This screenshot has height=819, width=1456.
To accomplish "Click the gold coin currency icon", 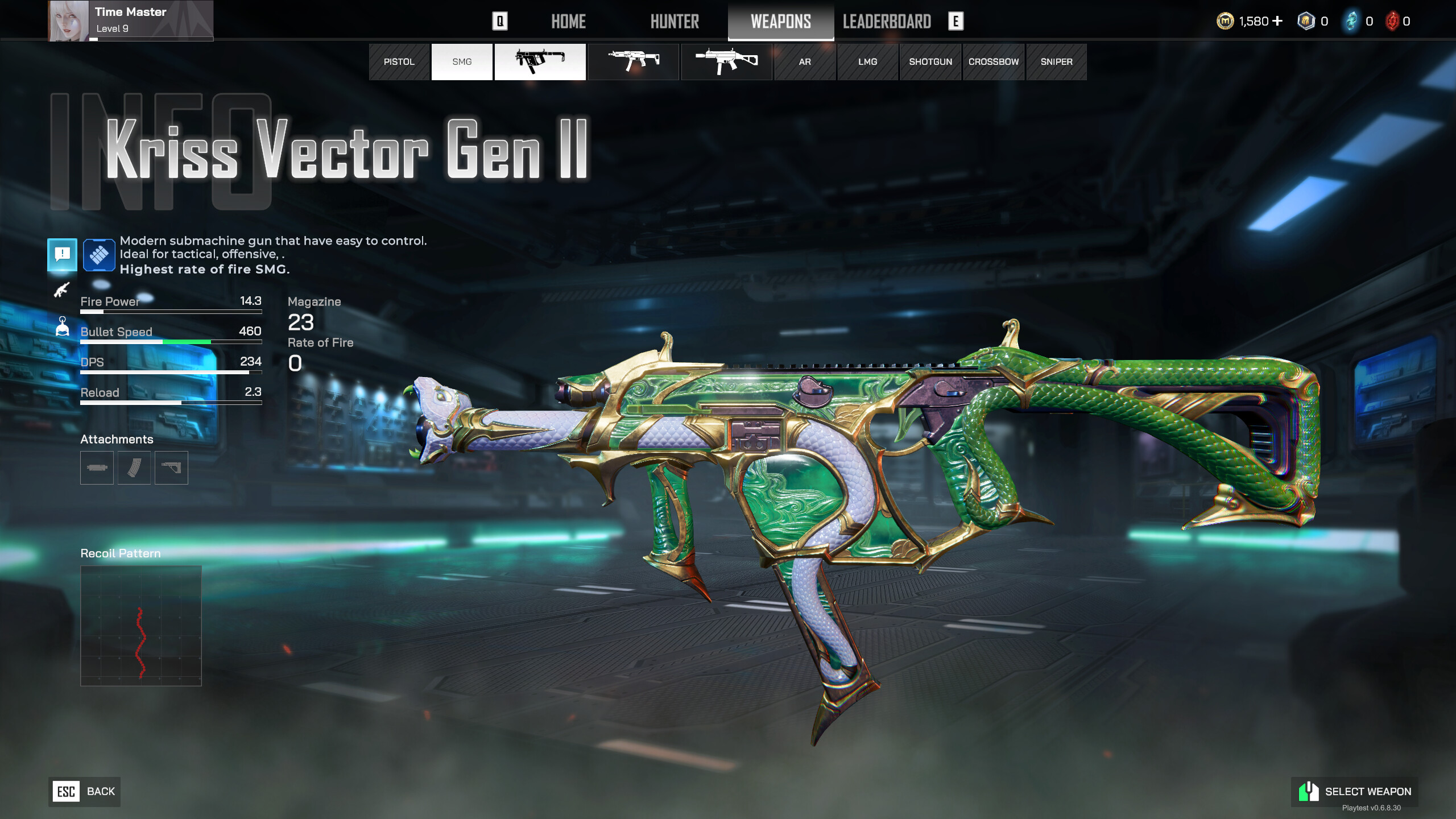I will (1224, 21).
